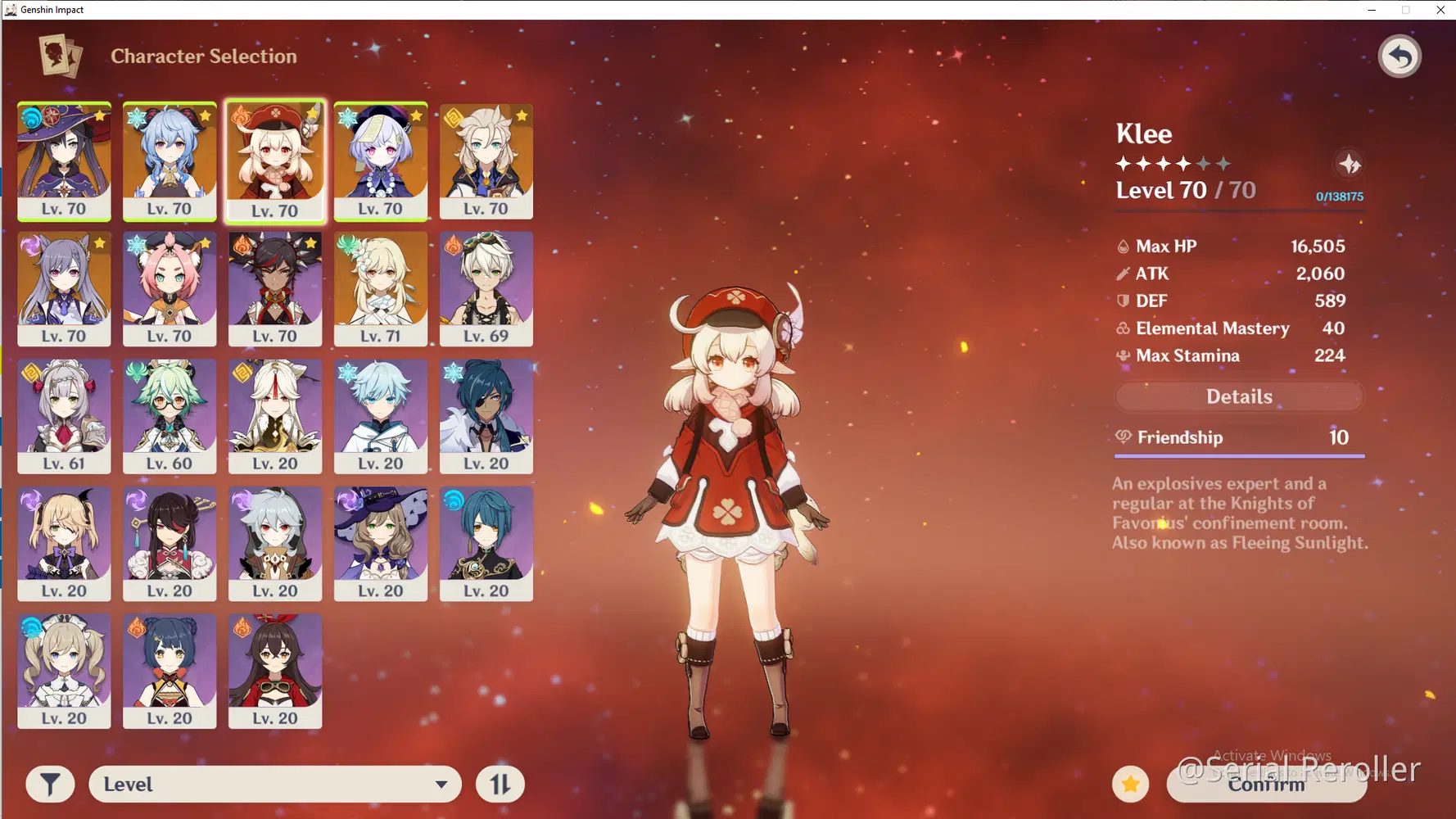1456x819 pixels.
Task: Confirm the character selection
Action: pyautogui.click(x=1266, y=785)
